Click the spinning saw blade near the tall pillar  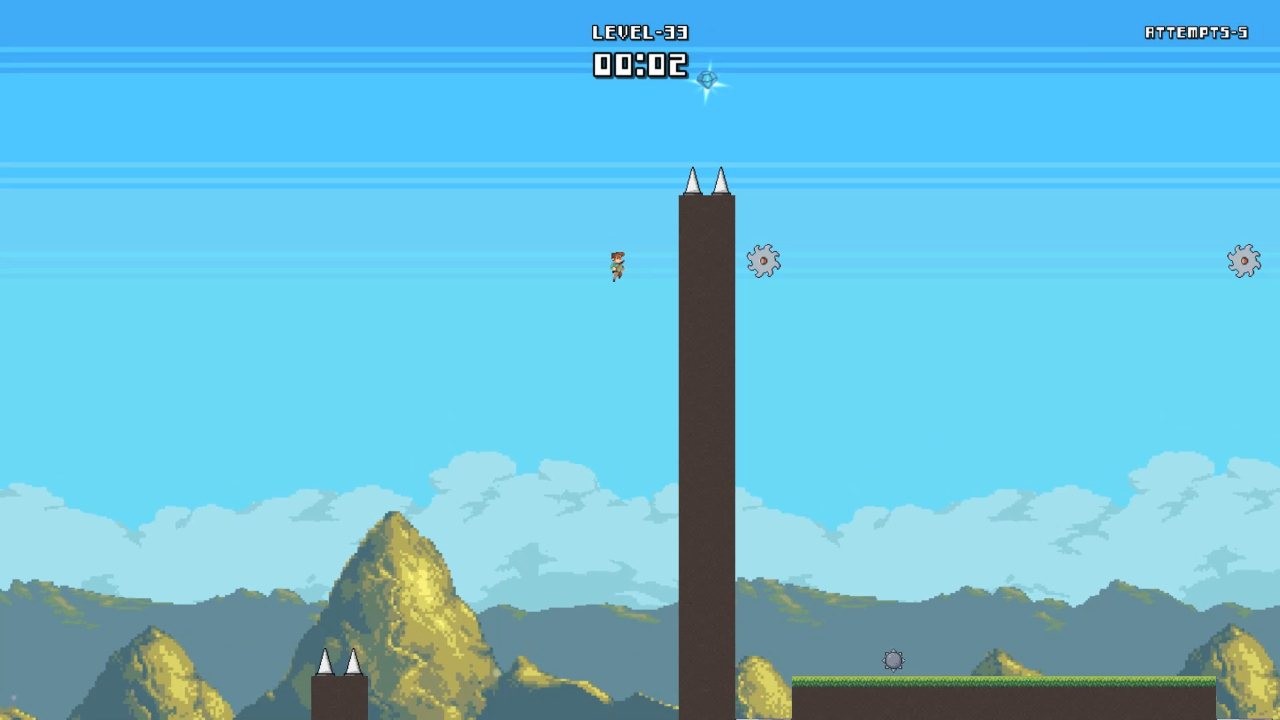tap(762, 260)
